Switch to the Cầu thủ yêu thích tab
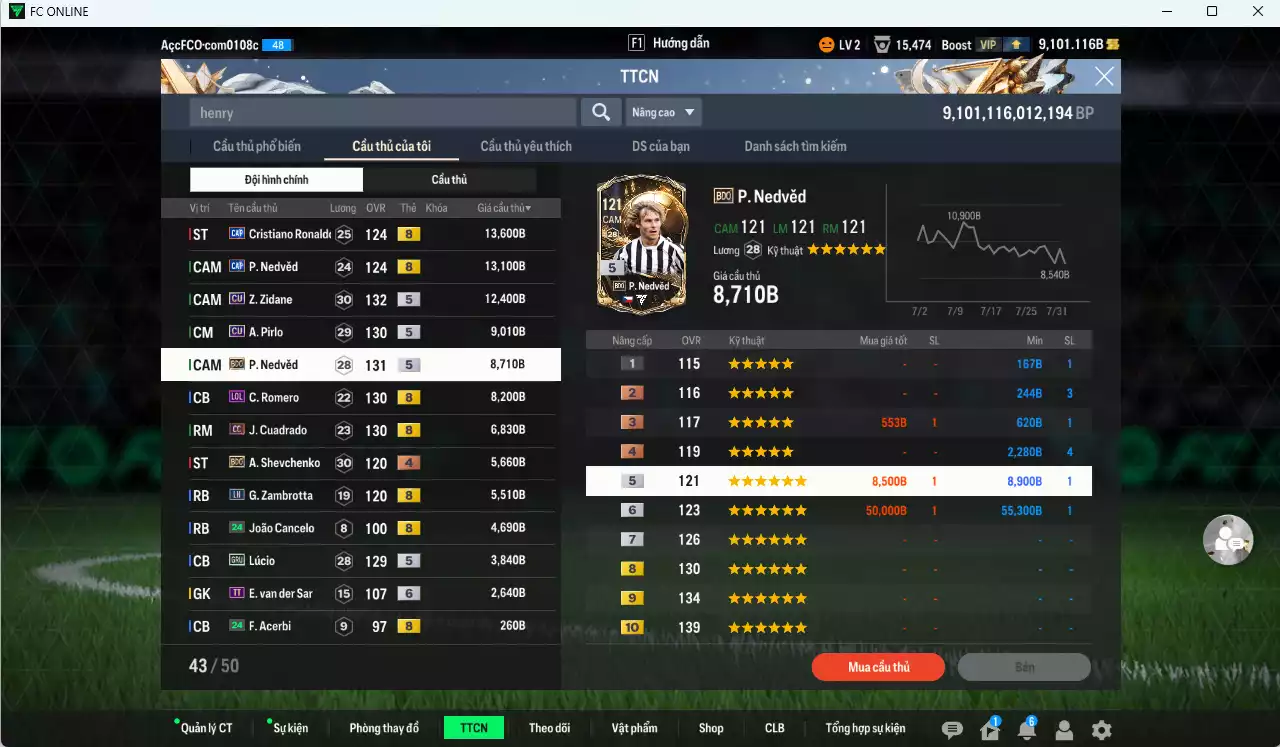The width and height of the screenshot is (1280, 747). pyautogui.click(x=524, y=146)
